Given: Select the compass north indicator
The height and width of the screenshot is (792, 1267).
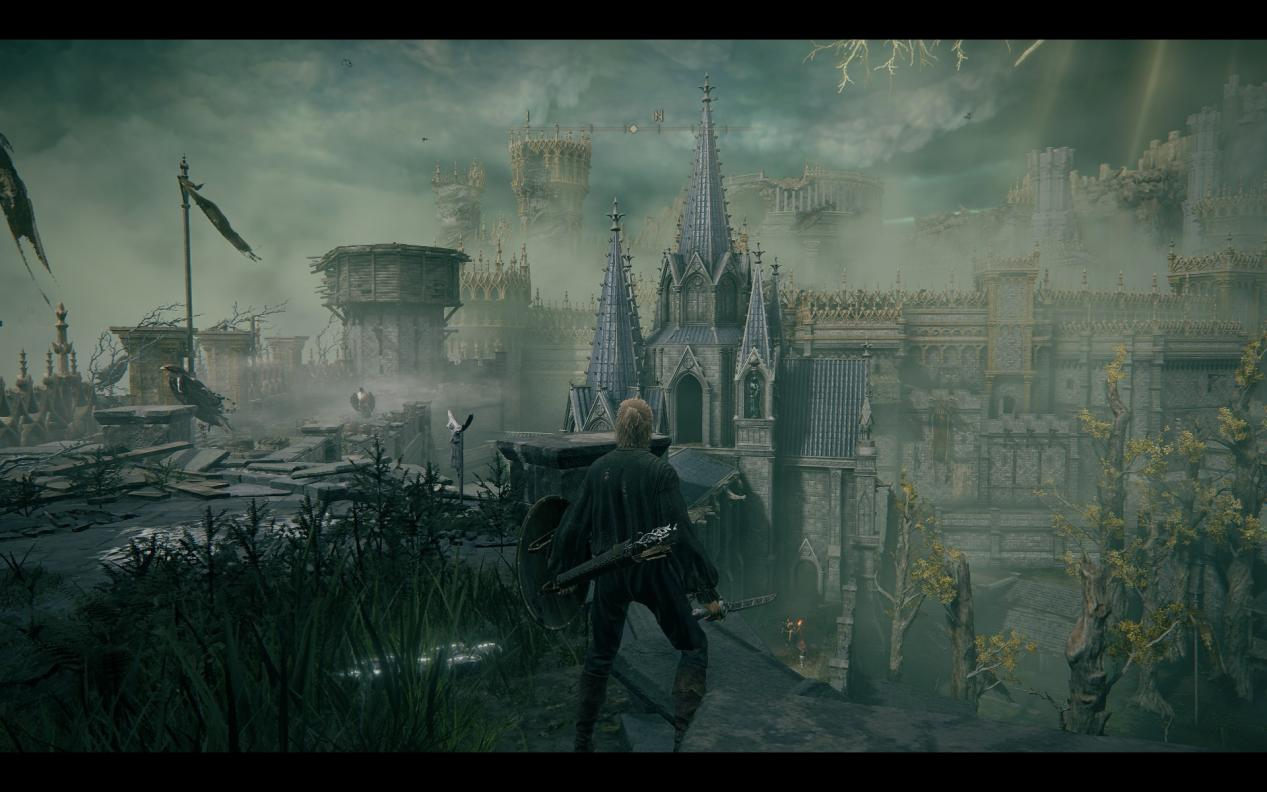Looking at the screenshot, I should click(658, 116).
